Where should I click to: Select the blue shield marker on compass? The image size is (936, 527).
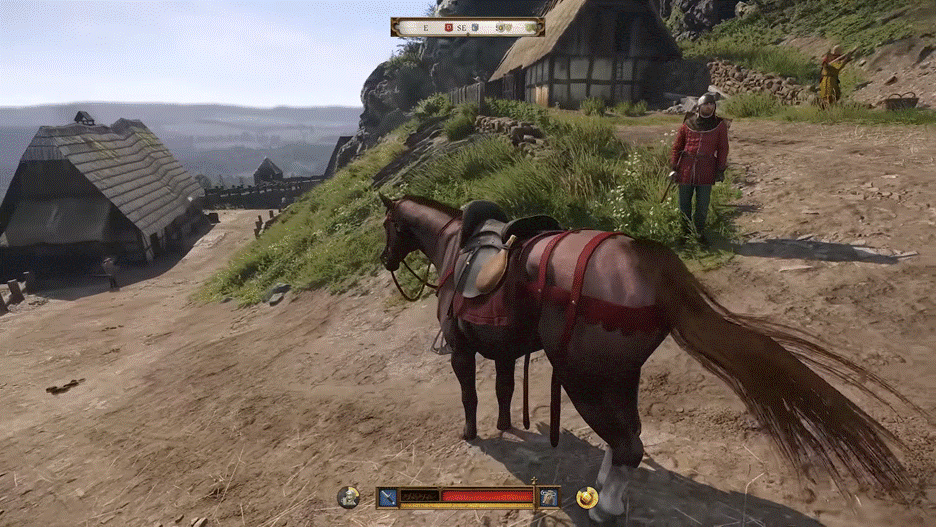pos(476,27)
